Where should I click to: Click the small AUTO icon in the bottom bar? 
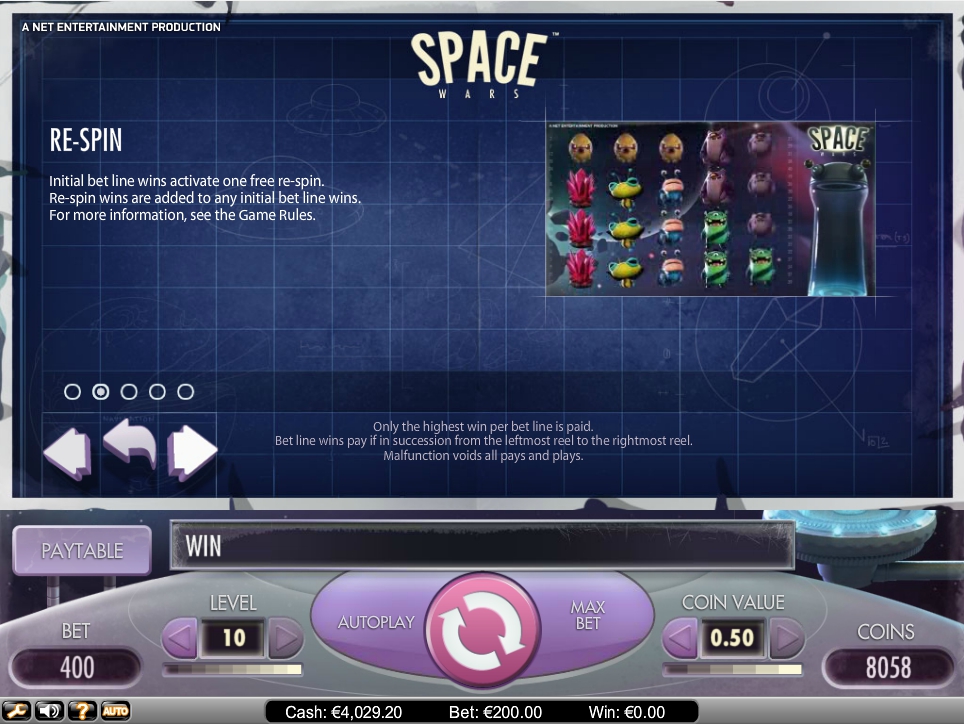coord(115,711)
